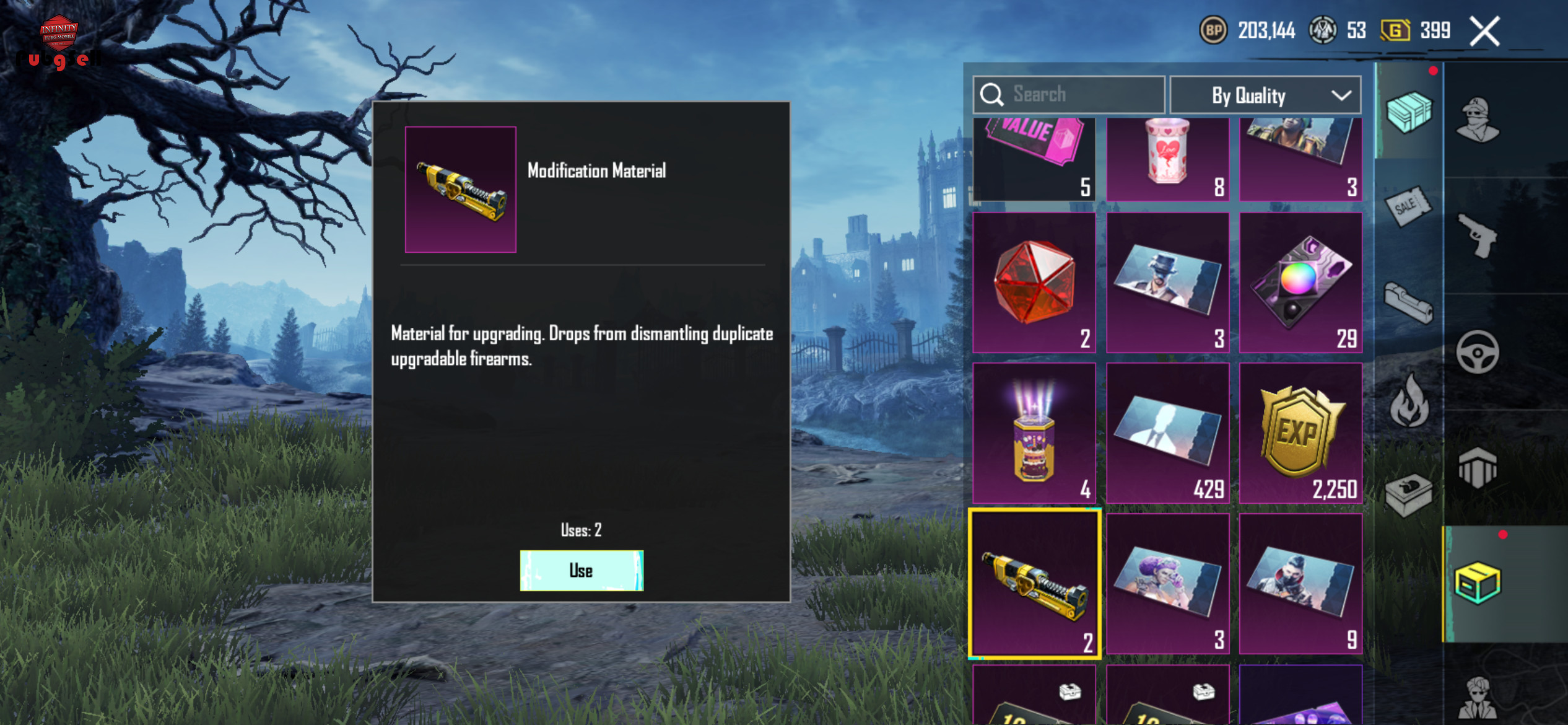Use the Modification Material item
1568x725 pixels.
tap(581, 570)
